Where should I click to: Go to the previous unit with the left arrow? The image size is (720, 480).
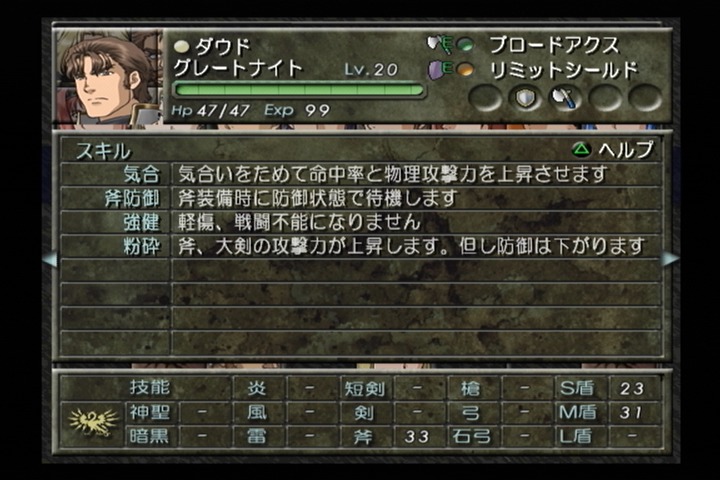coord(49,258)
